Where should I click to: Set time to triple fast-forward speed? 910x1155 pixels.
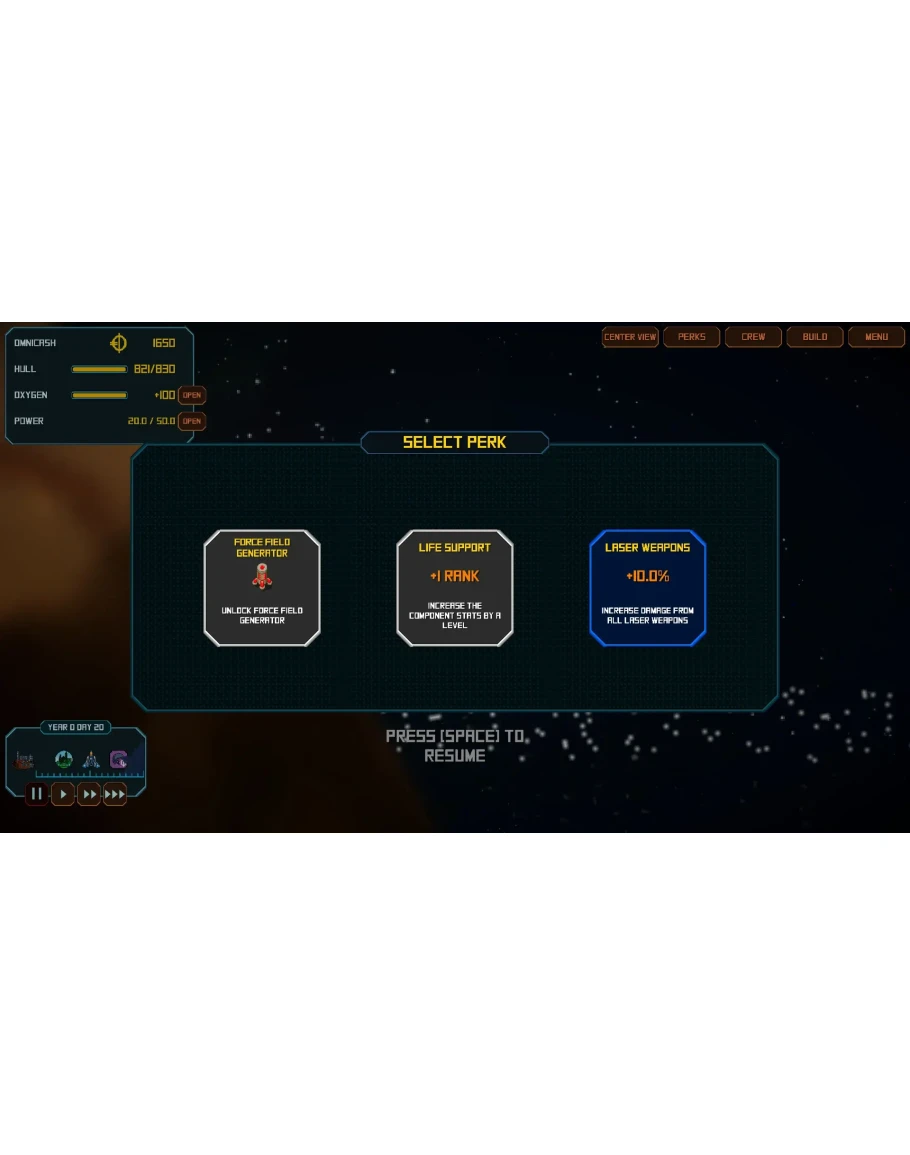(x=115, y=794)
